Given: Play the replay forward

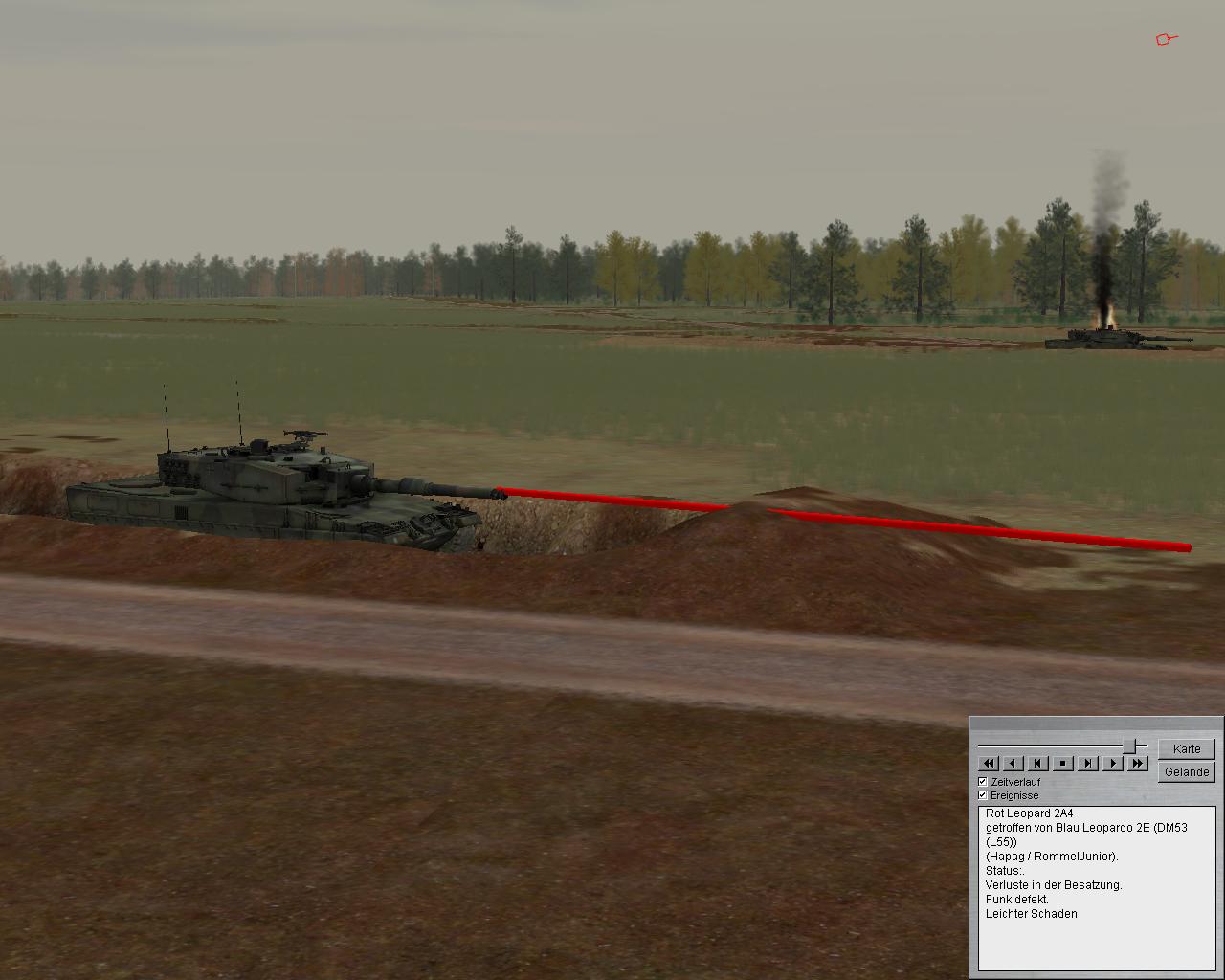Looking at the screenshot, I should pos(1112,763).
